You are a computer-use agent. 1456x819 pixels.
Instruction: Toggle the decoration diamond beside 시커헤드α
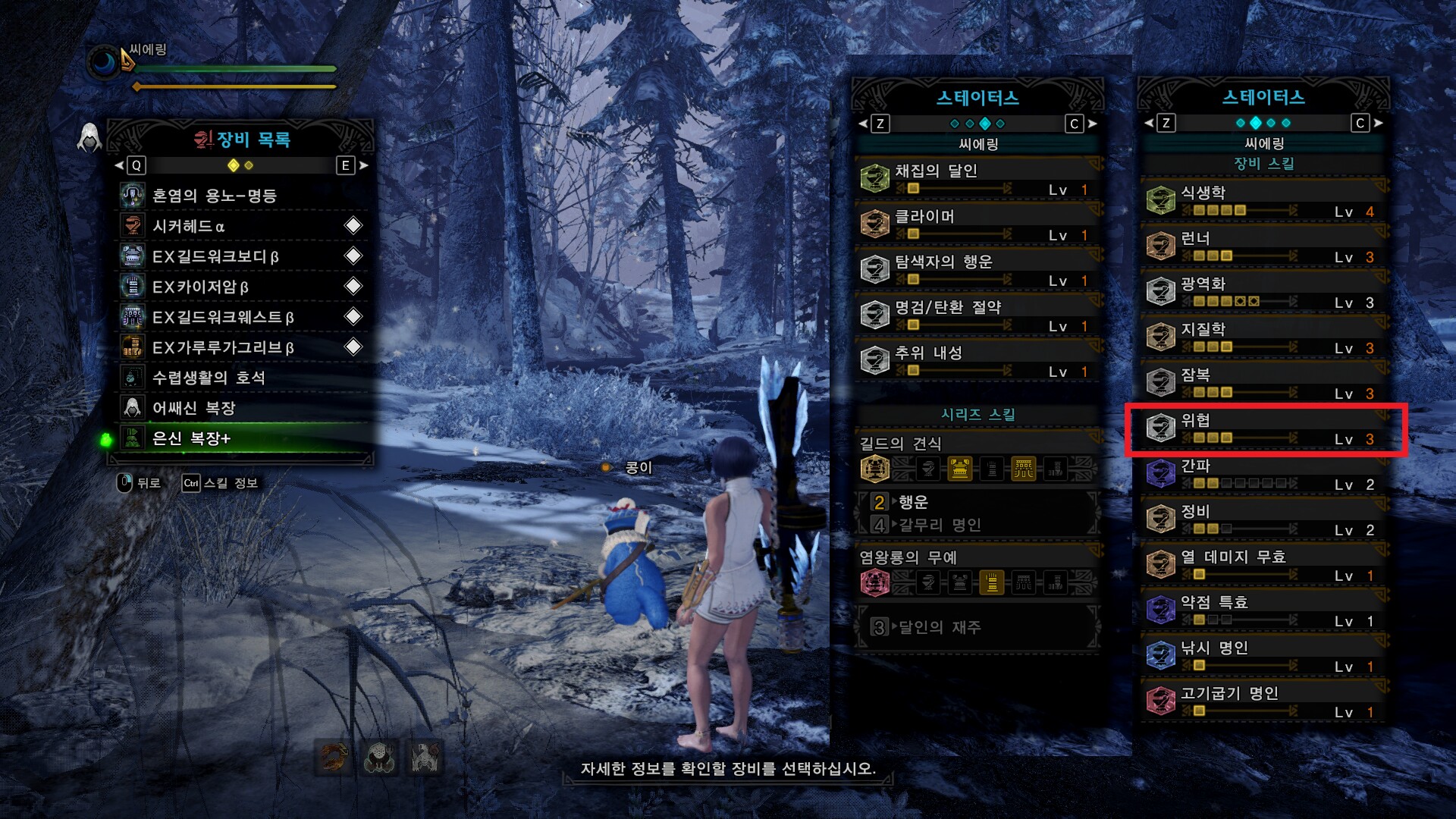[x=352, y=226]
